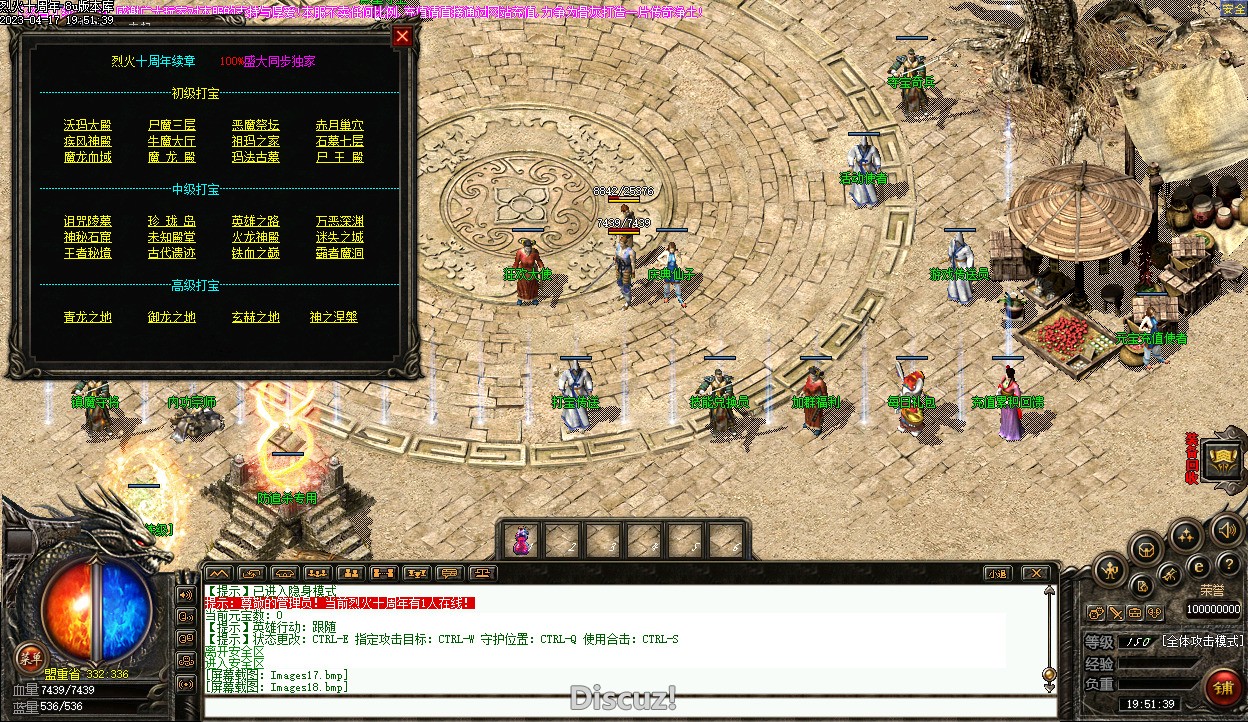This screenshot has width=1248, height=722.
Task: Click the 小退 logout button
Action: 997,573
